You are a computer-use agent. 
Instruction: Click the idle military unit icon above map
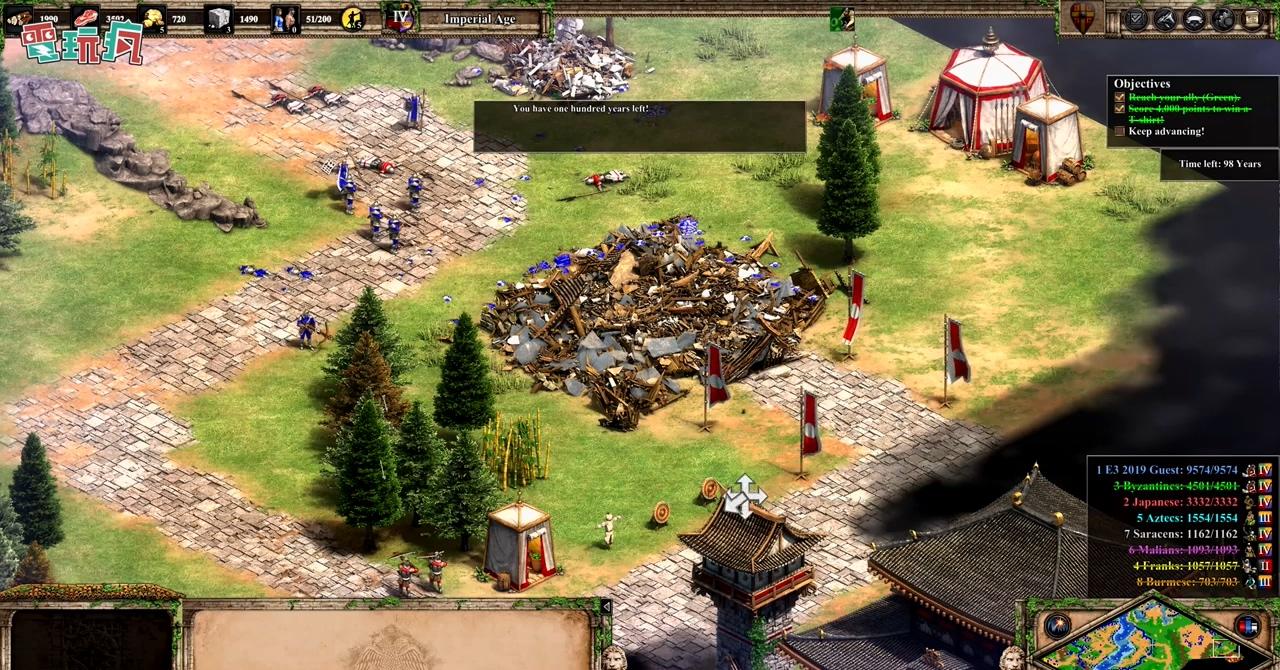tap(841, 18)
